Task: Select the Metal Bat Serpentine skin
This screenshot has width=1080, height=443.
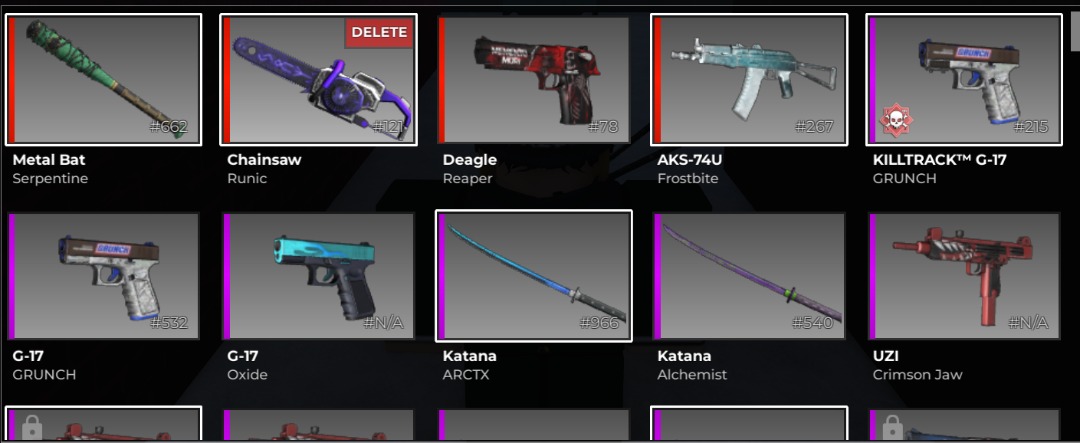Action: pyautogui.click(x=103, y=80)
